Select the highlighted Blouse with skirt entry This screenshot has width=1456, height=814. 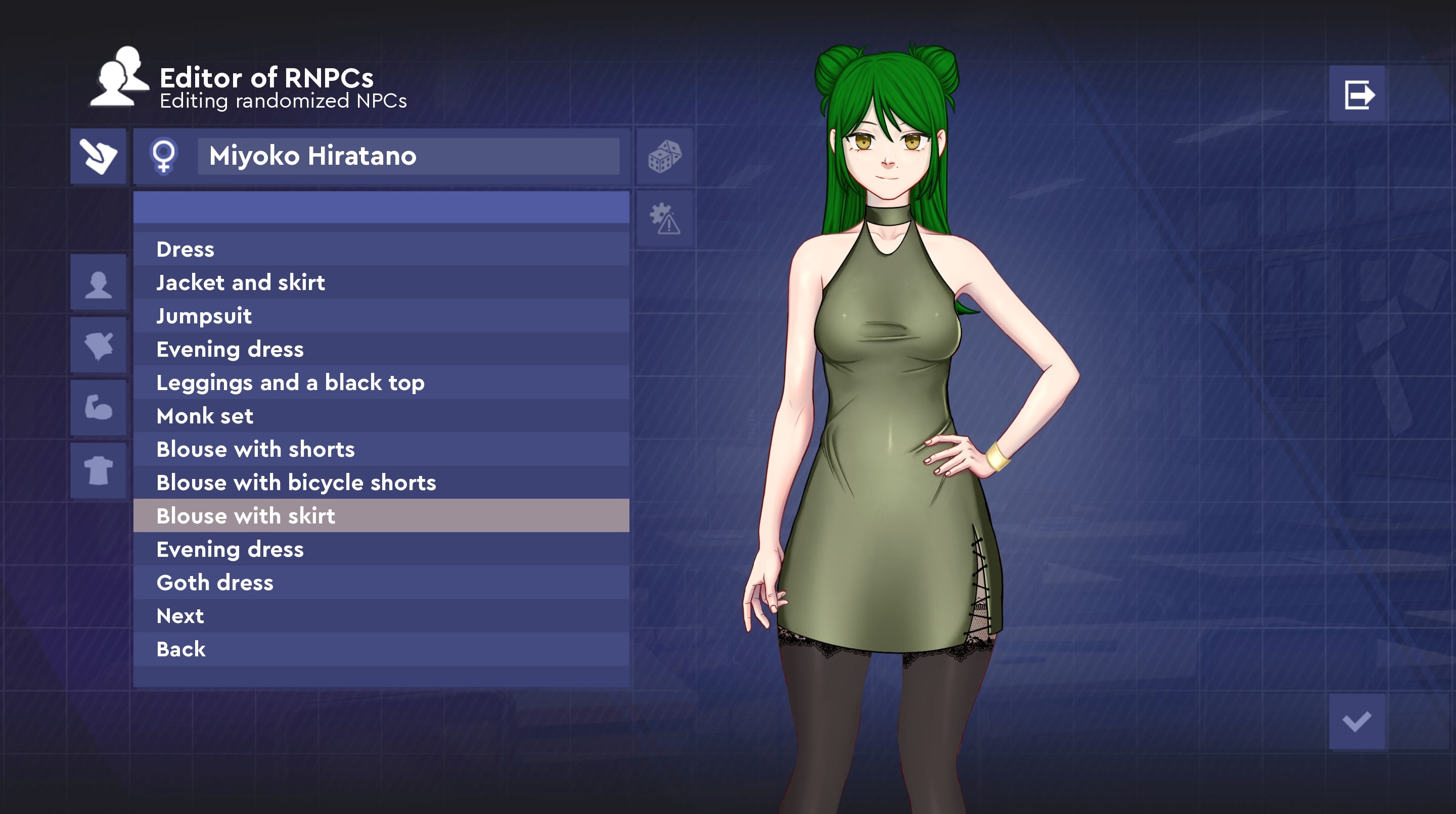tap(381, 516)
